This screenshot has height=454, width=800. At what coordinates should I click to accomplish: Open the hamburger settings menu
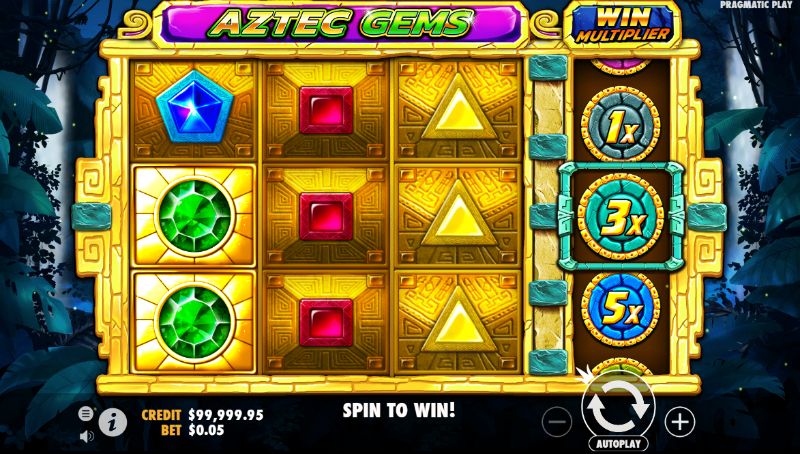(x=86, y=413)
